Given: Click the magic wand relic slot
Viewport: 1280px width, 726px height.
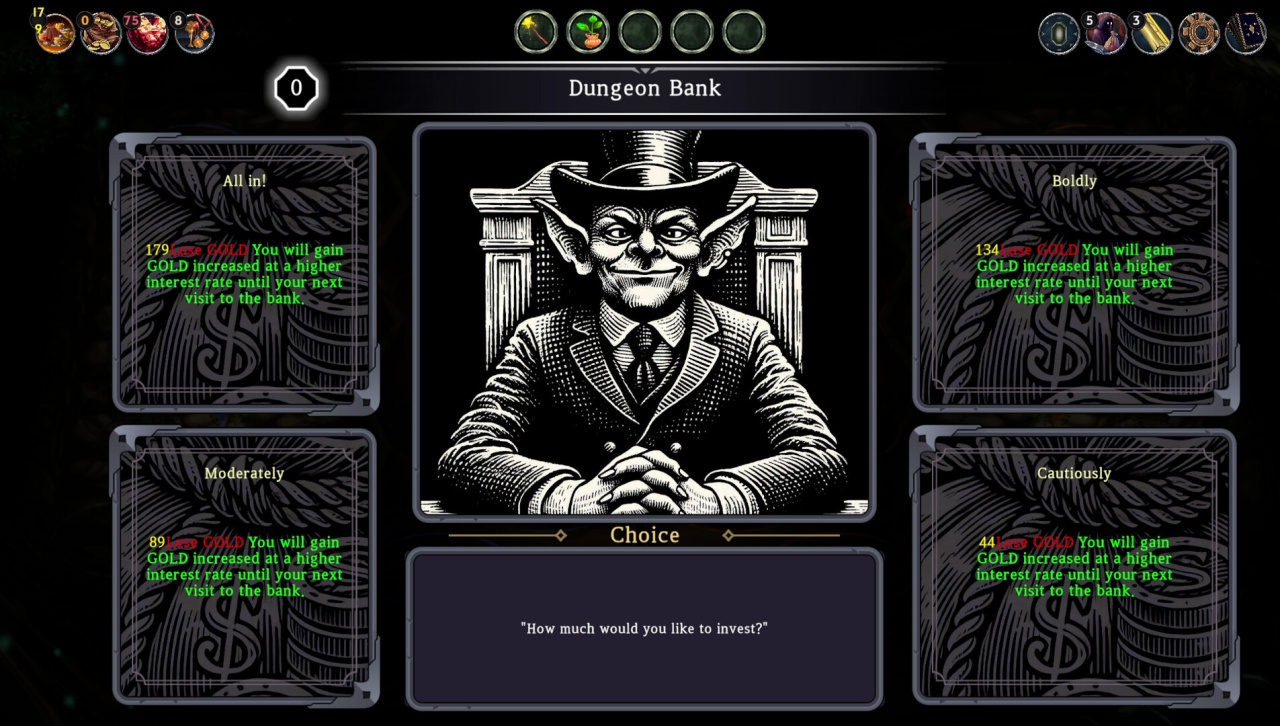Looking at the screenshot, I should tap(536, 32).
